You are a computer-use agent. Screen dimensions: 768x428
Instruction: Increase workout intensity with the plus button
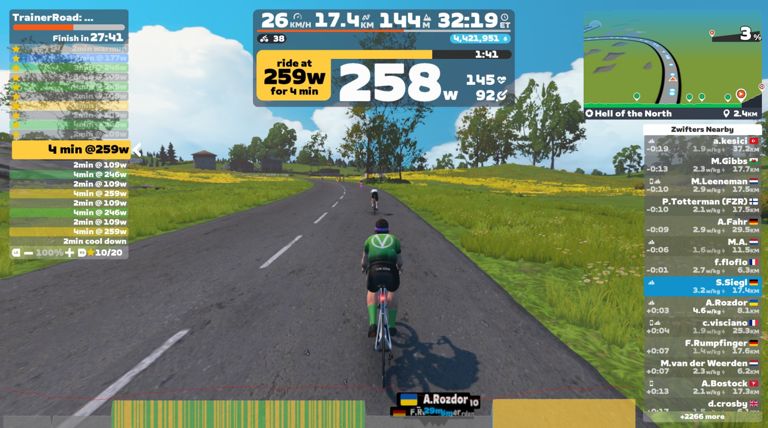69,252
